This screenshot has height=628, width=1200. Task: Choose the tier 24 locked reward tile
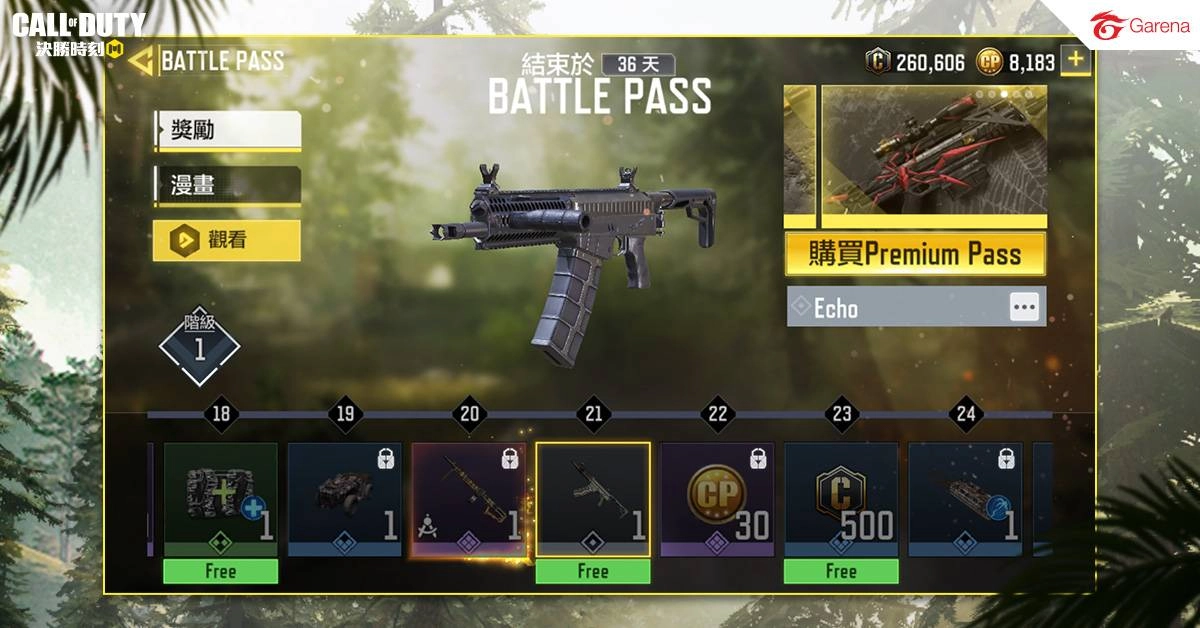click(x=965, y=500)
